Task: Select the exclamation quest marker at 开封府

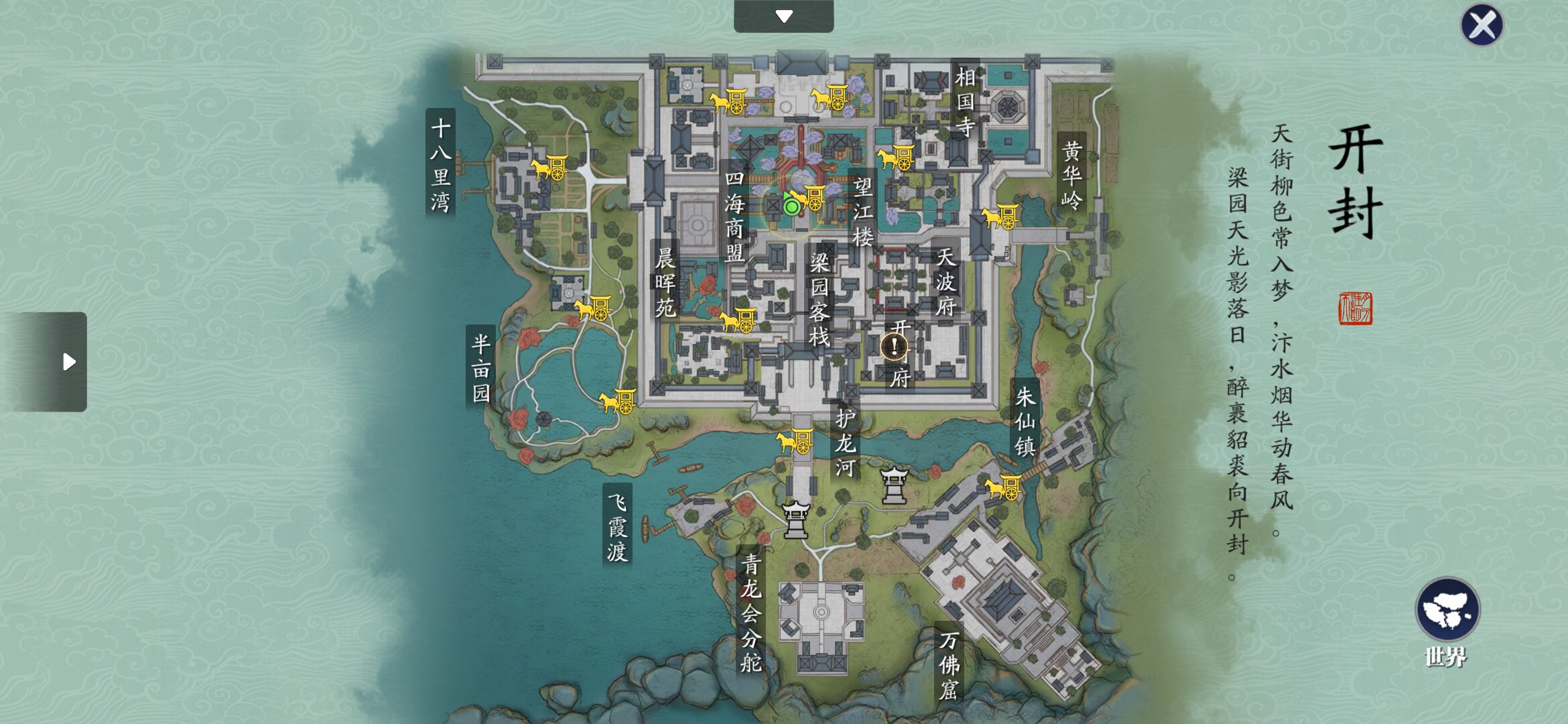Action: pos(894,347)
